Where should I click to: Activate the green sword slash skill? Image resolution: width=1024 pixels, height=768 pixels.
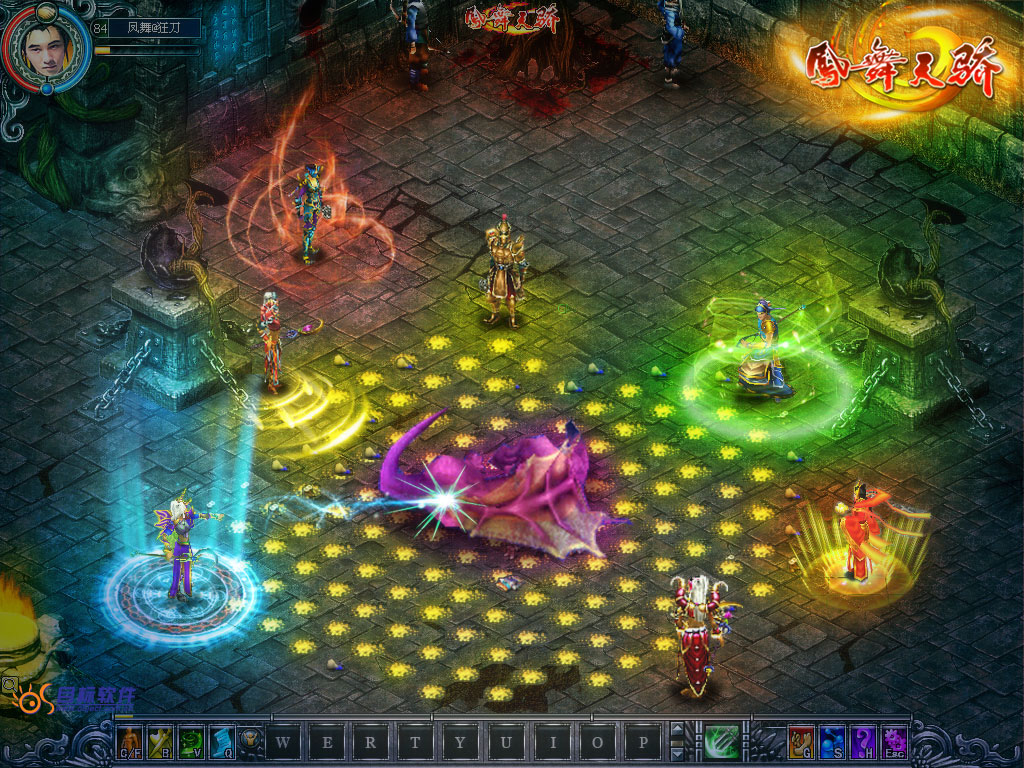coord(721,742)
